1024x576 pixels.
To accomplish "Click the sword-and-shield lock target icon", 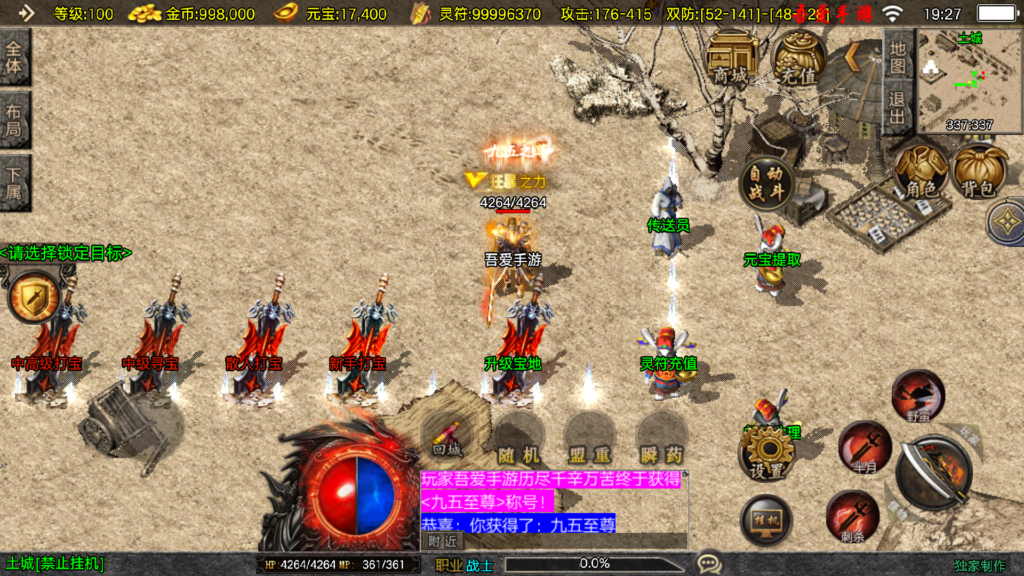I will (34, 298).
